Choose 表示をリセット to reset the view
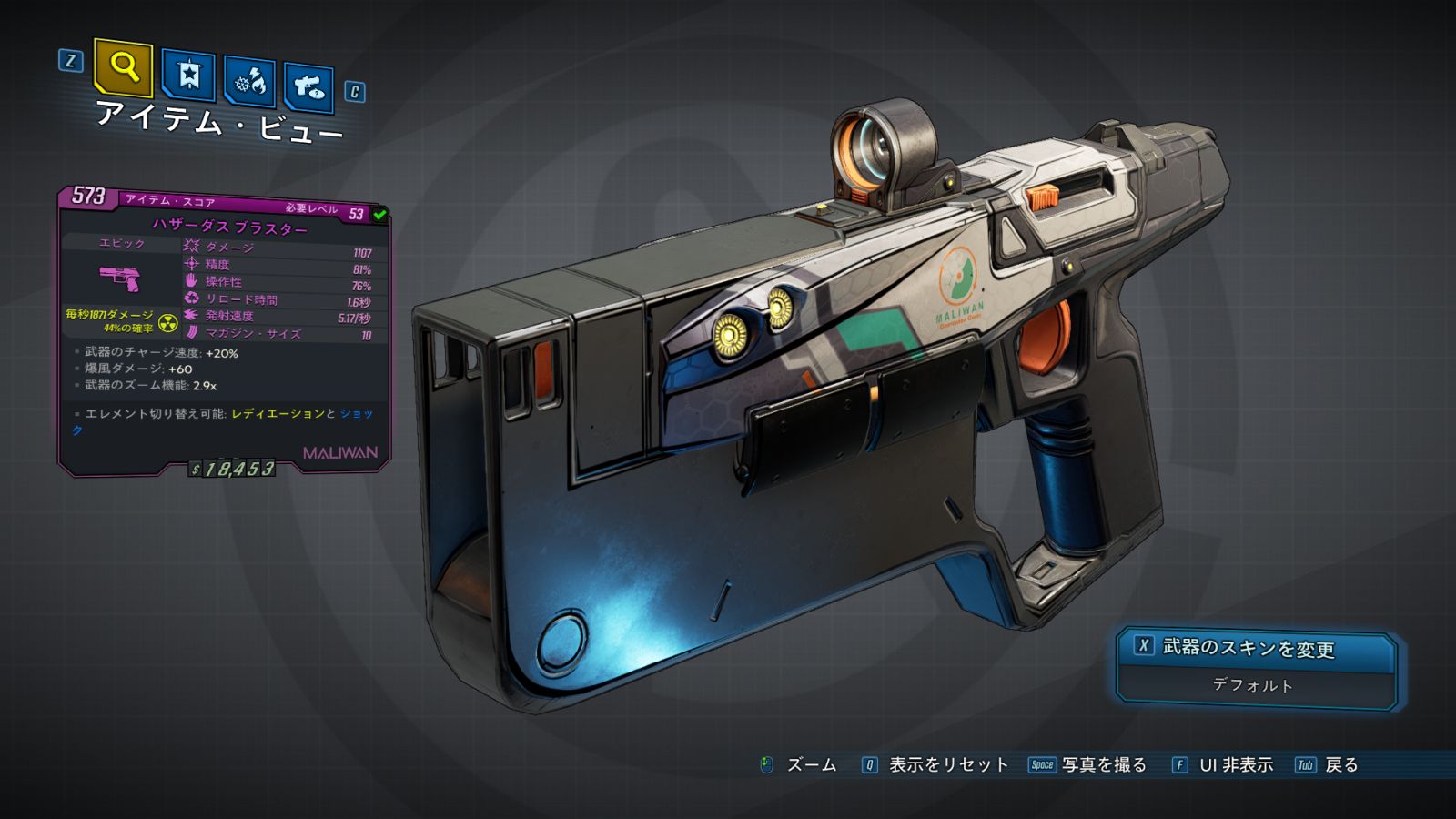The width and height of the screenshot is (1456, 819). click(947, 765)
